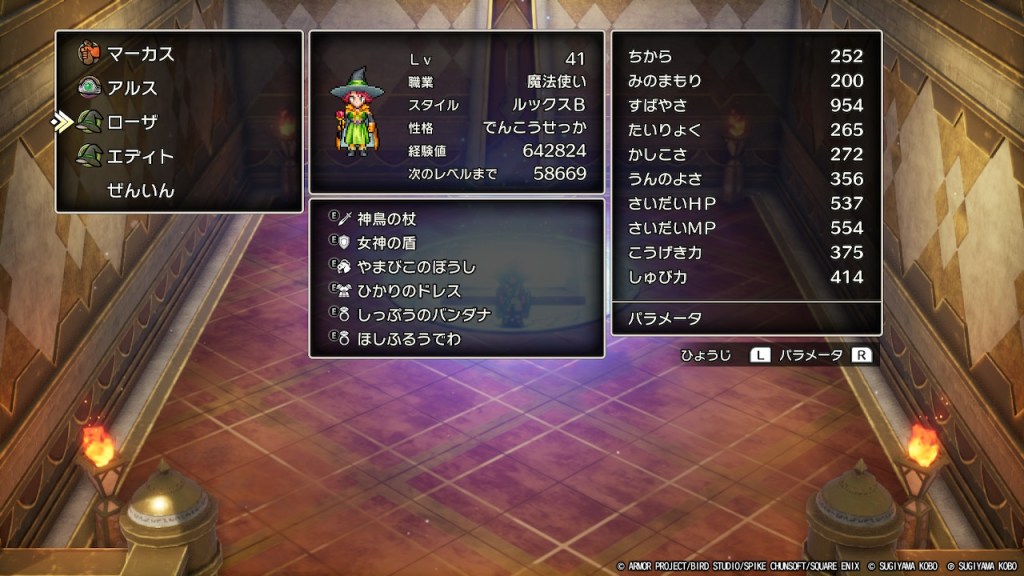Select the しっぷうのバンダナ accessory
Viewport: 1024px width, 576px height.
pos(424,315)
